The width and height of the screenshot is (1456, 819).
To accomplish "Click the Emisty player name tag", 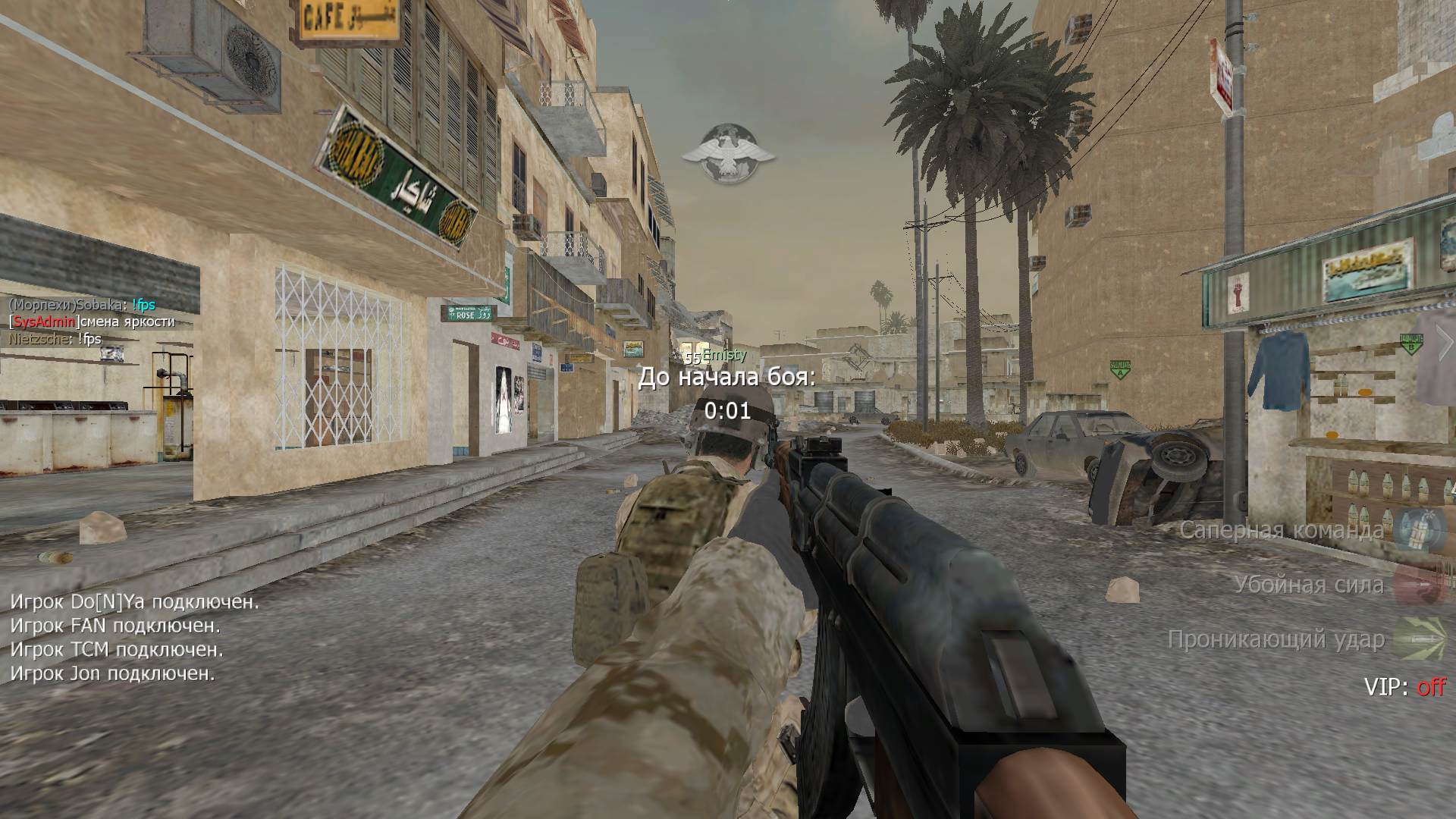I will pos(723,355).
